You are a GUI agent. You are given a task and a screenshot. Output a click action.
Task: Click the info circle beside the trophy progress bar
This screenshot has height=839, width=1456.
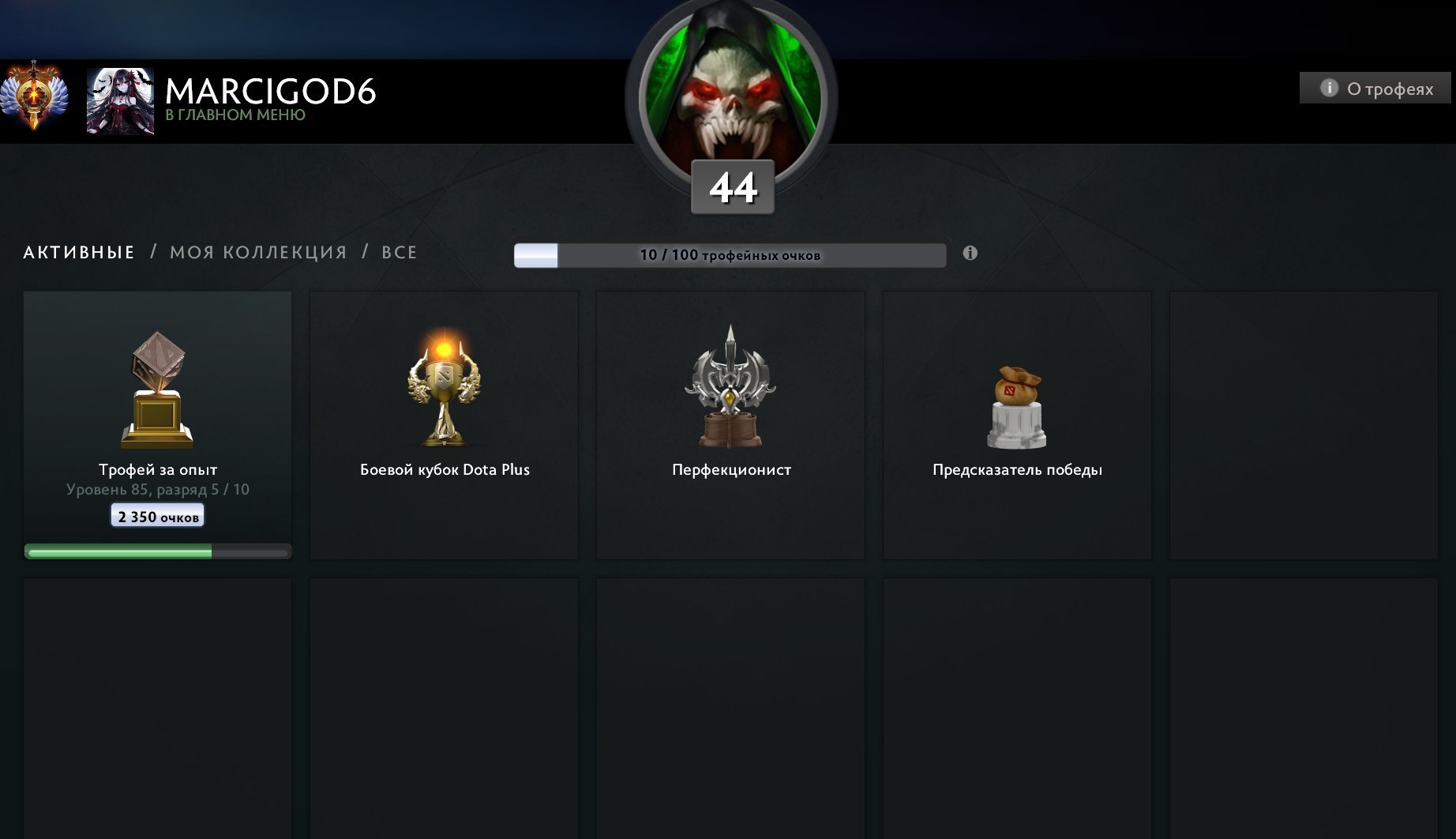pyautogui.click(x=970, y=252)
